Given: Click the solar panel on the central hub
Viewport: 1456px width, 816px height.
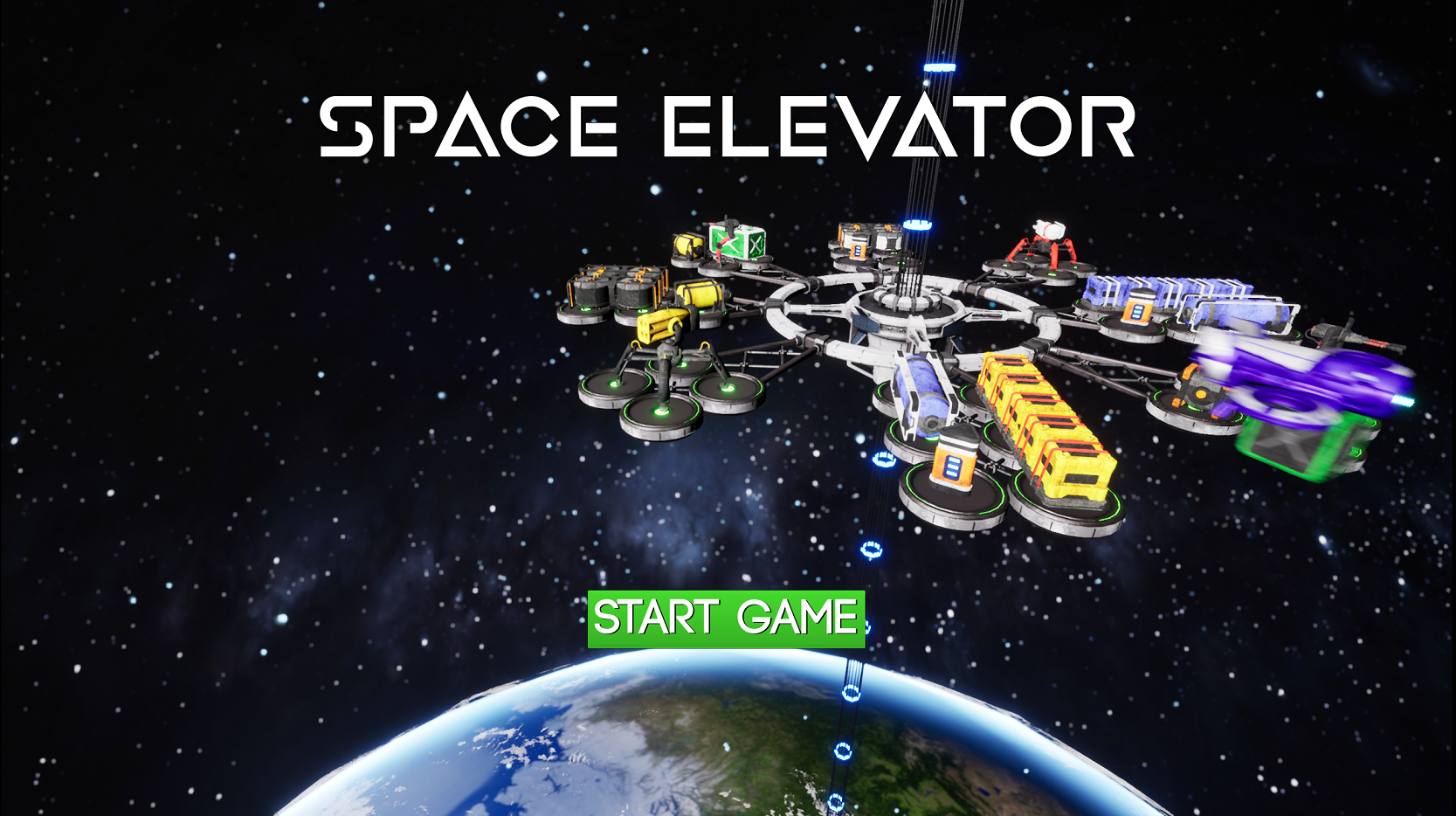Looking at the screenshot, I should [867, 323].
